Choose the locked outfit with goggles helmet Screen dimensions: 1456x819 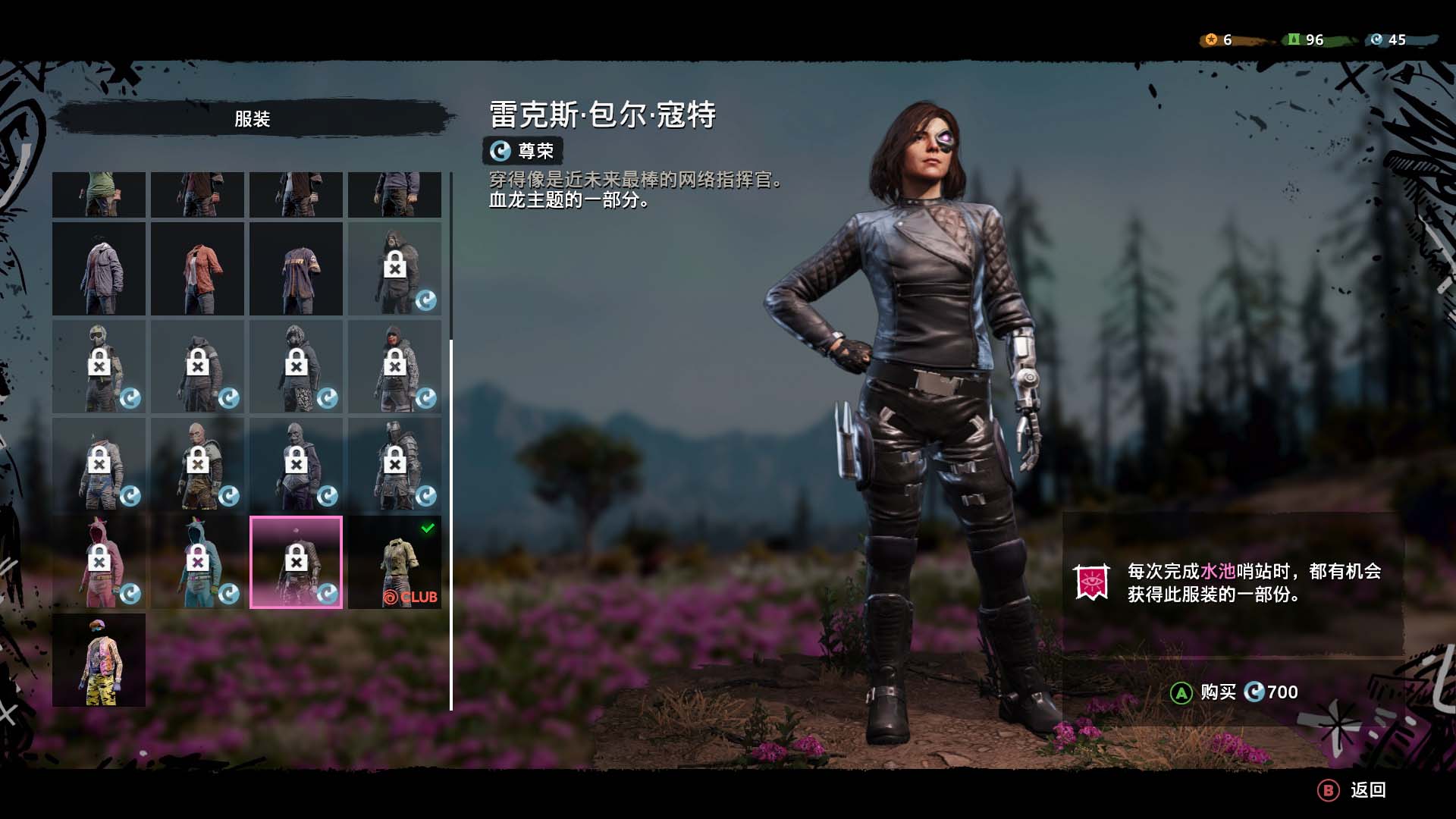[x=99, y=367]
